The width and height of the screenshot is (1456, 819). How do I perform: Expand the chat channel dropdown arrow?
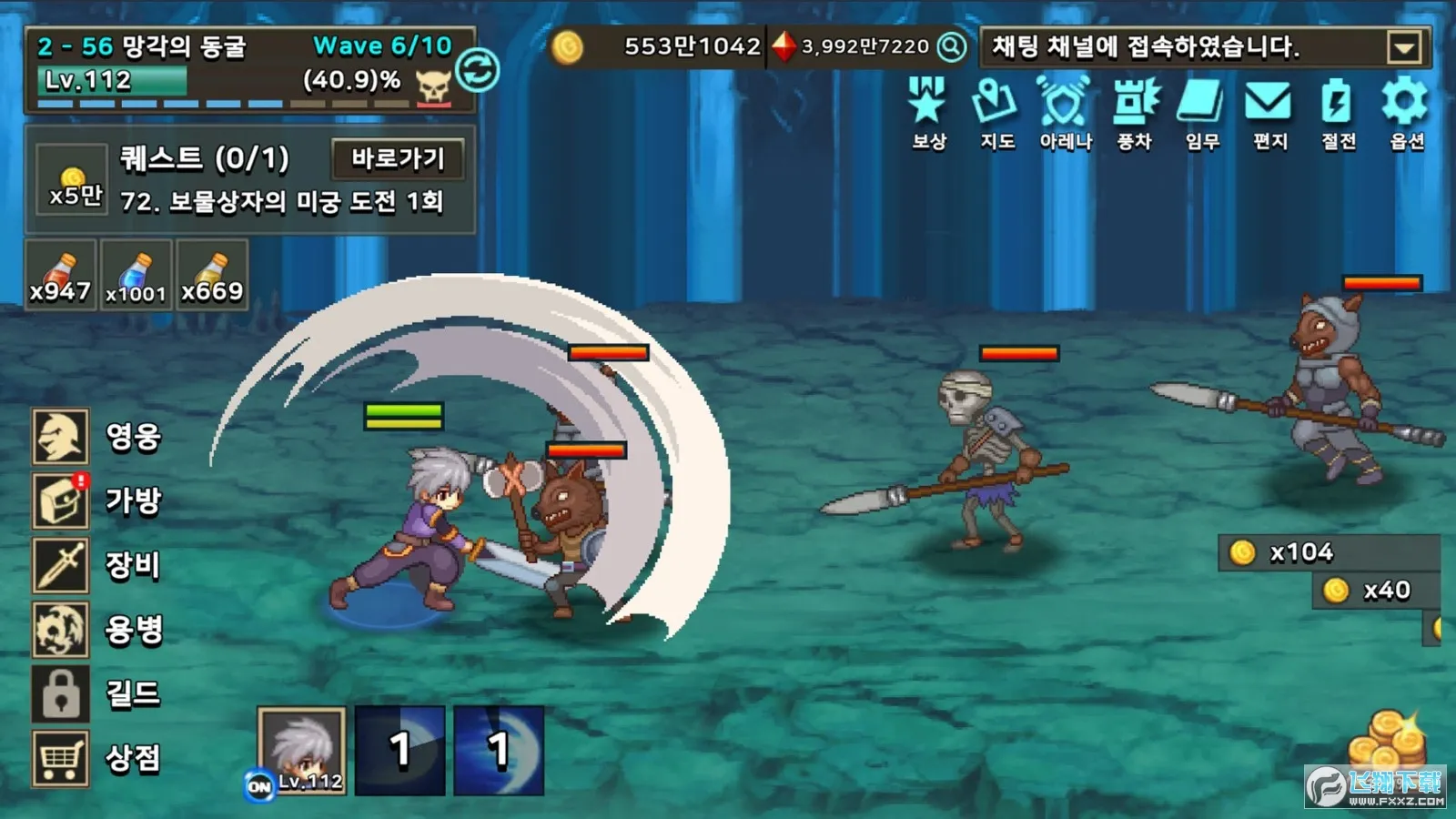(x=1404, y=47)
